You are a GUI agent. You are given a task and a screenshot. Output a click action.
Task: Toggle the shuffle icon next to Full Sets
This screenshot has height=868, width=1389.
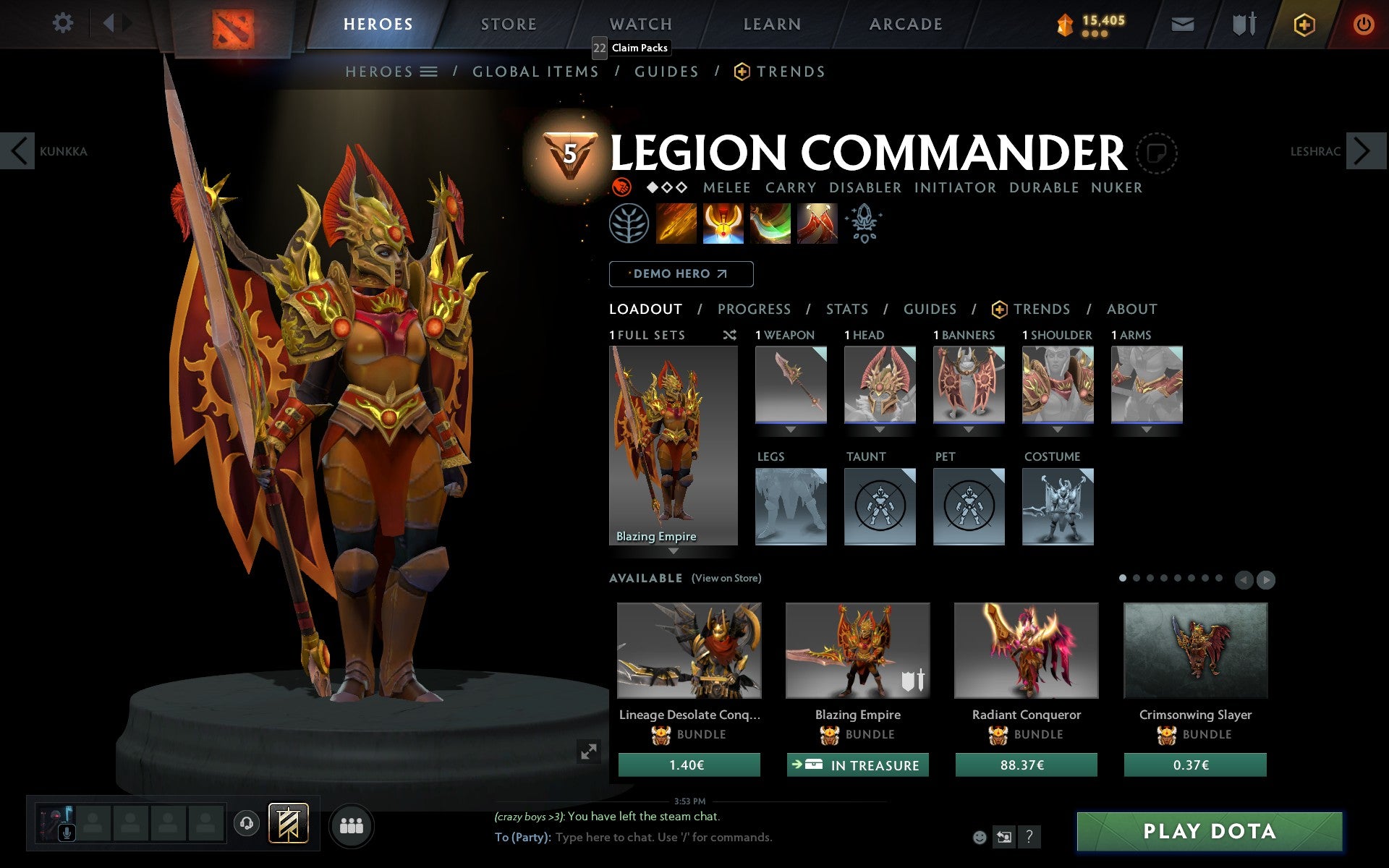[x=729, y=335]
